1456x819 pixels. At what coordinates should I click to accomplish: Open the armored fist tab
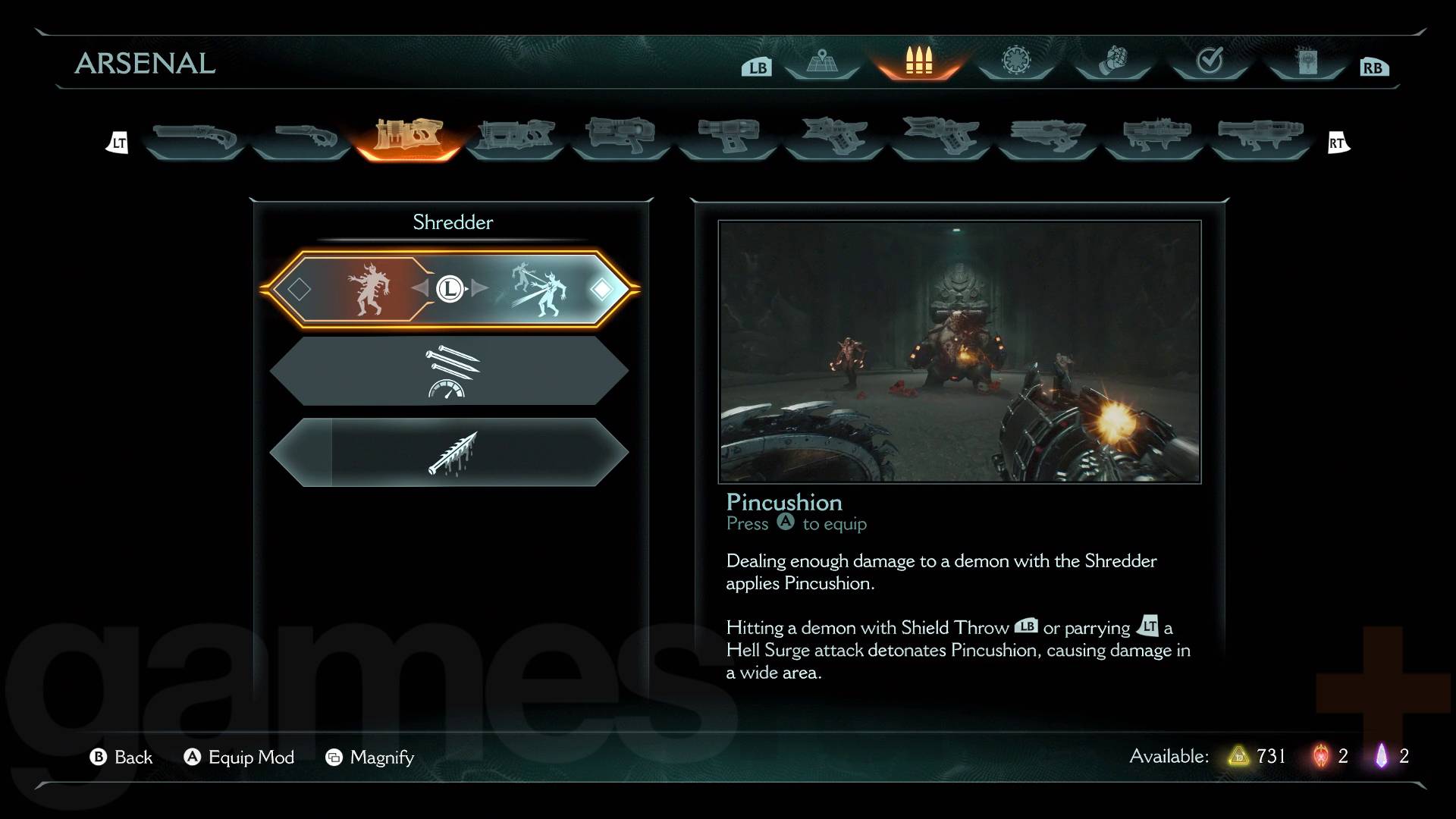pyautogui.click(x=1113, y=61)
